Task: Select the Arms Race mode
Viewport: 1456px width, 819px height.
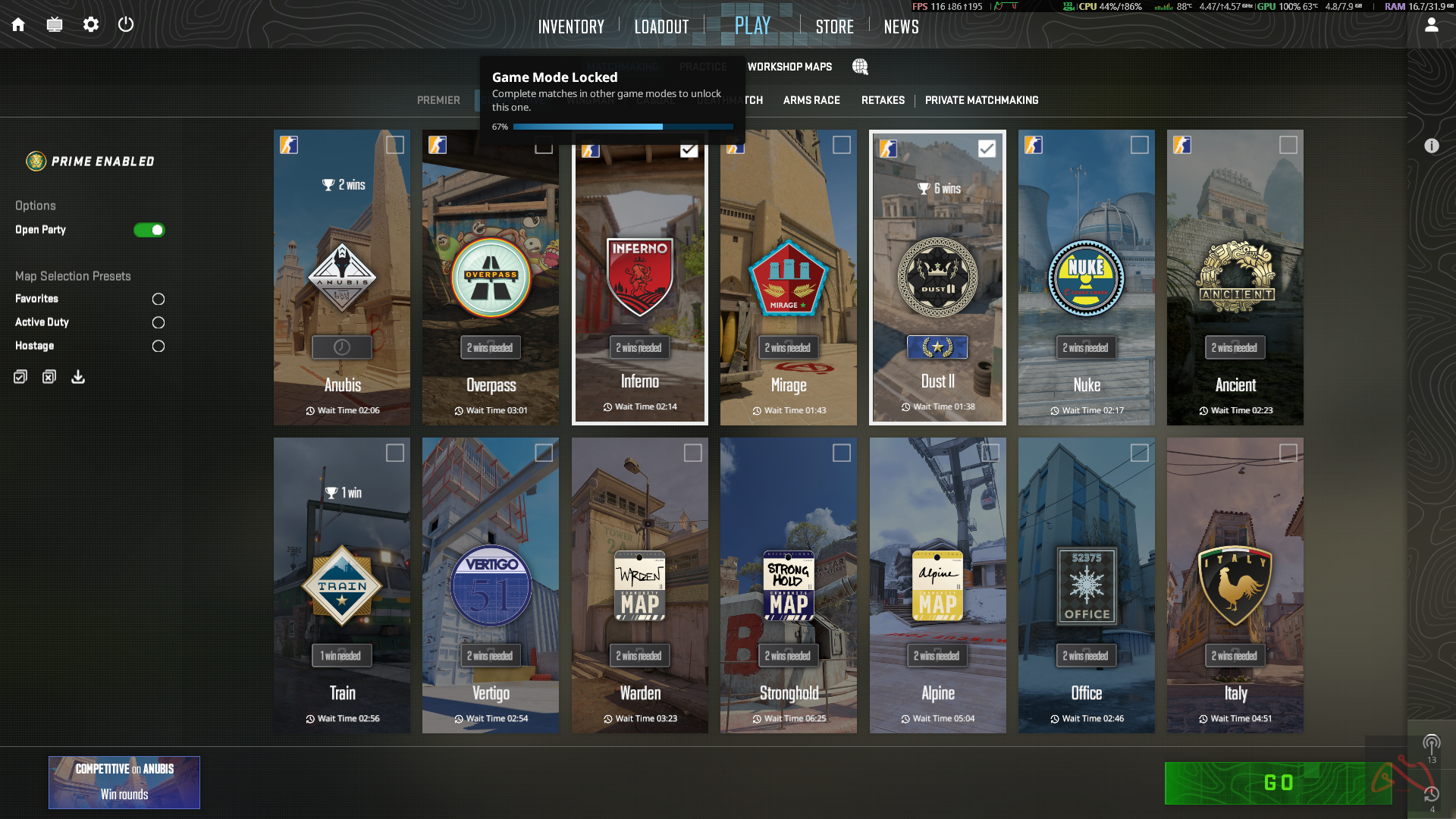Action: [x=811, y=100]
